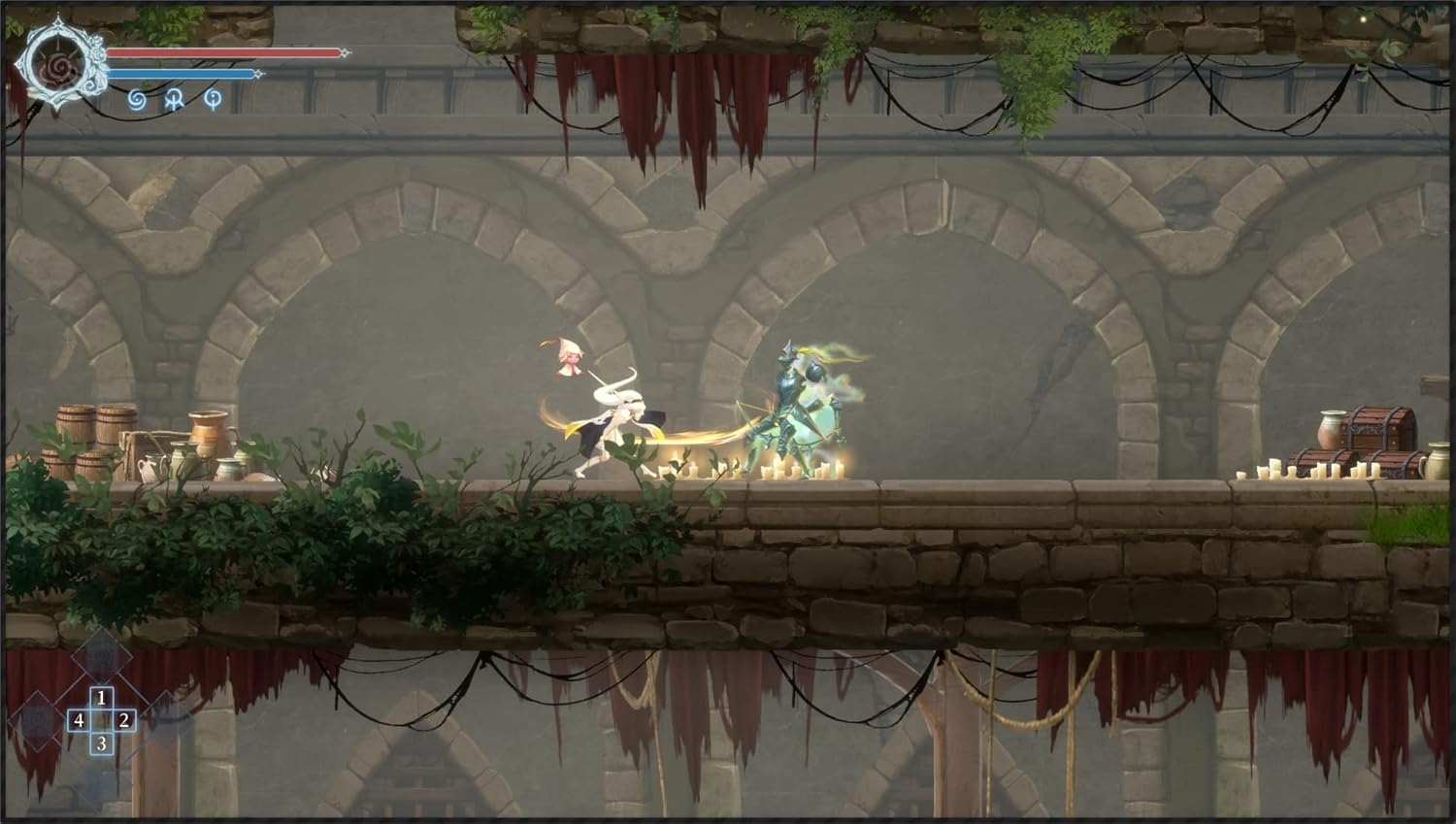The image size is (1456, 824).
Task: Click the pointed end of the mana bar
Action: click(258, 73)
